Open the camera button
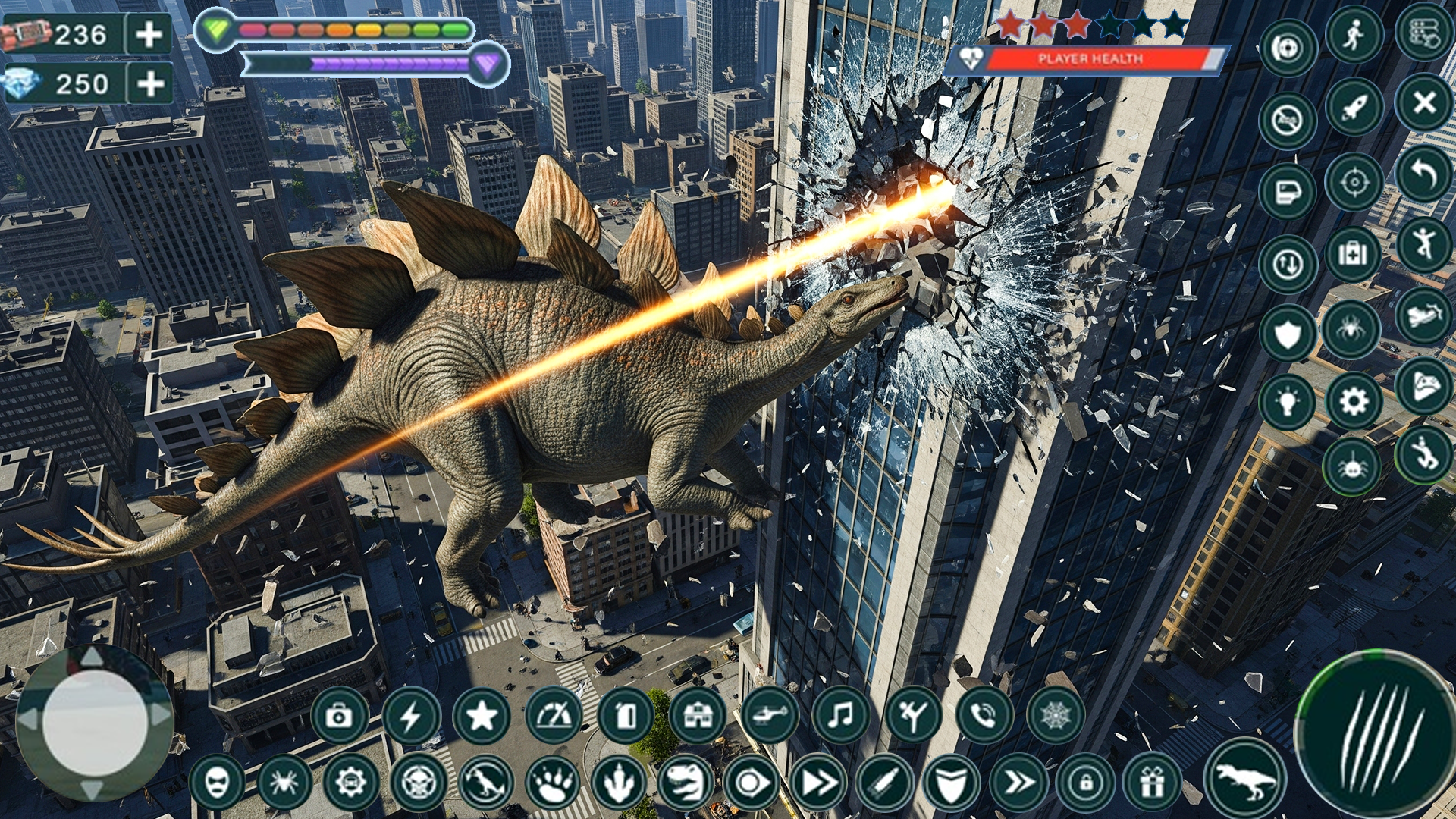The height and width of the screenshot is (819, 1456). pyautogui.click(x=339, y=715)
